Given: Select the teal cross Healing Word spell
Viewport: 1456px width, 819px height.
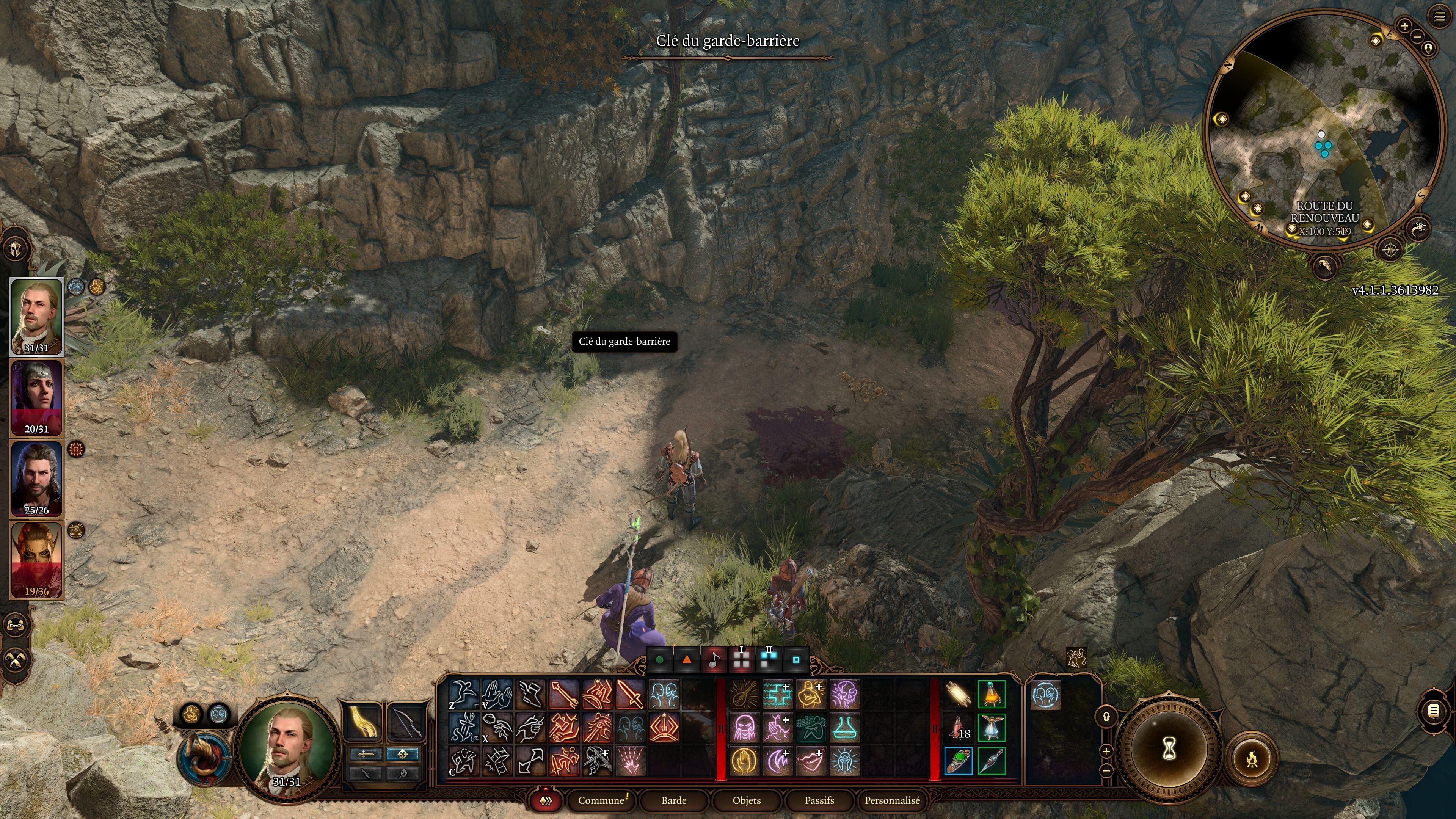Looking at the screenshot, I should click(x=778, y=696).
